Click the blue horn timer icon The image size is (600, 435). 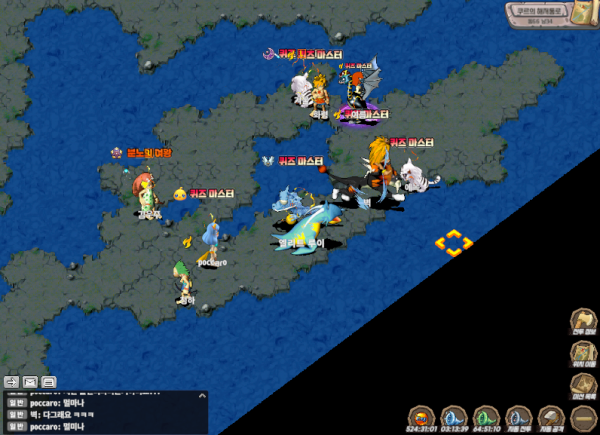point(453,416)
